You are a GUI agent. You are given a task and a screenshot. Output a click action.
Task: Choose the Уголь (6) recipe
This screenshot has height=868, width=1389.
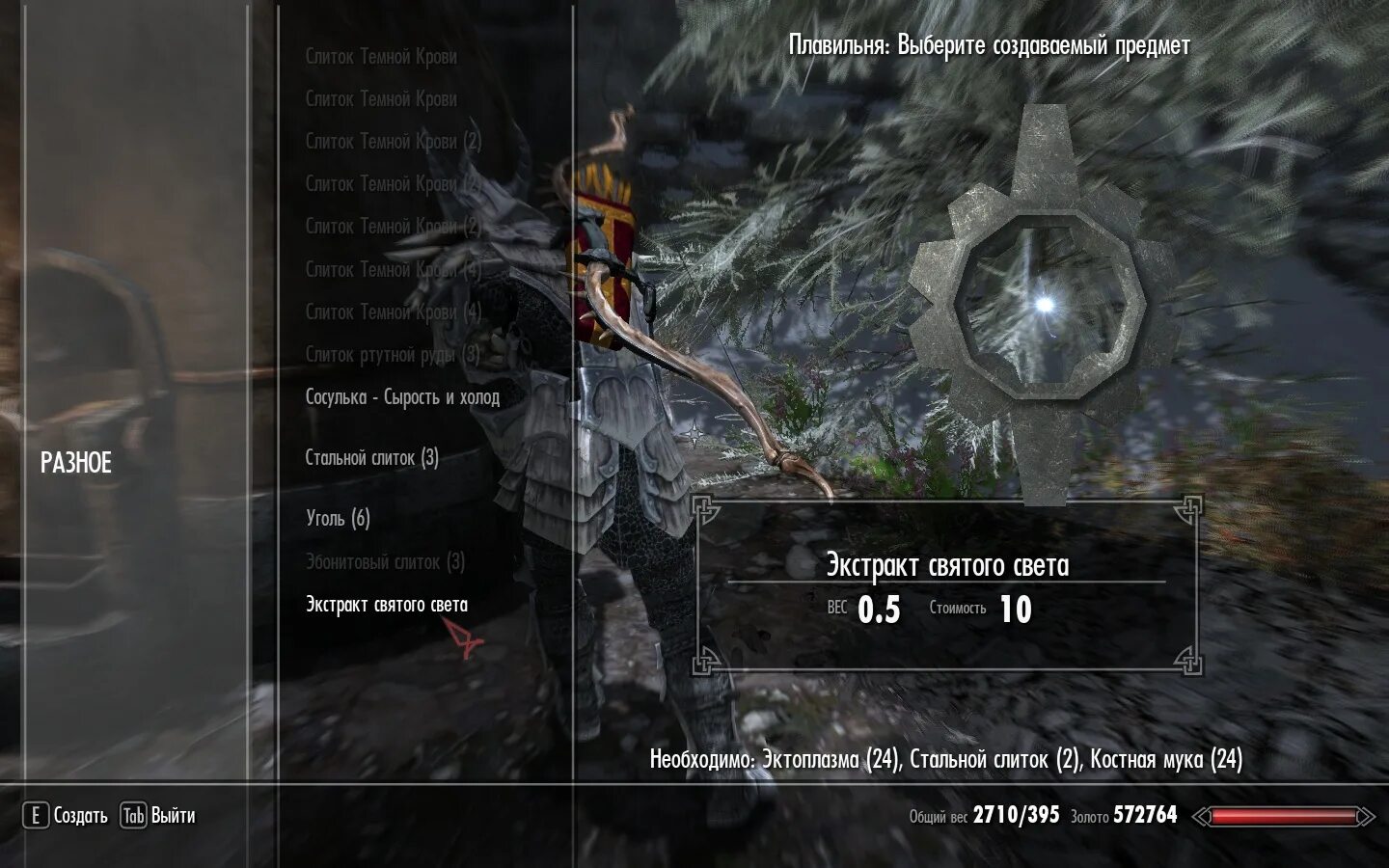[x=338, y=519]
